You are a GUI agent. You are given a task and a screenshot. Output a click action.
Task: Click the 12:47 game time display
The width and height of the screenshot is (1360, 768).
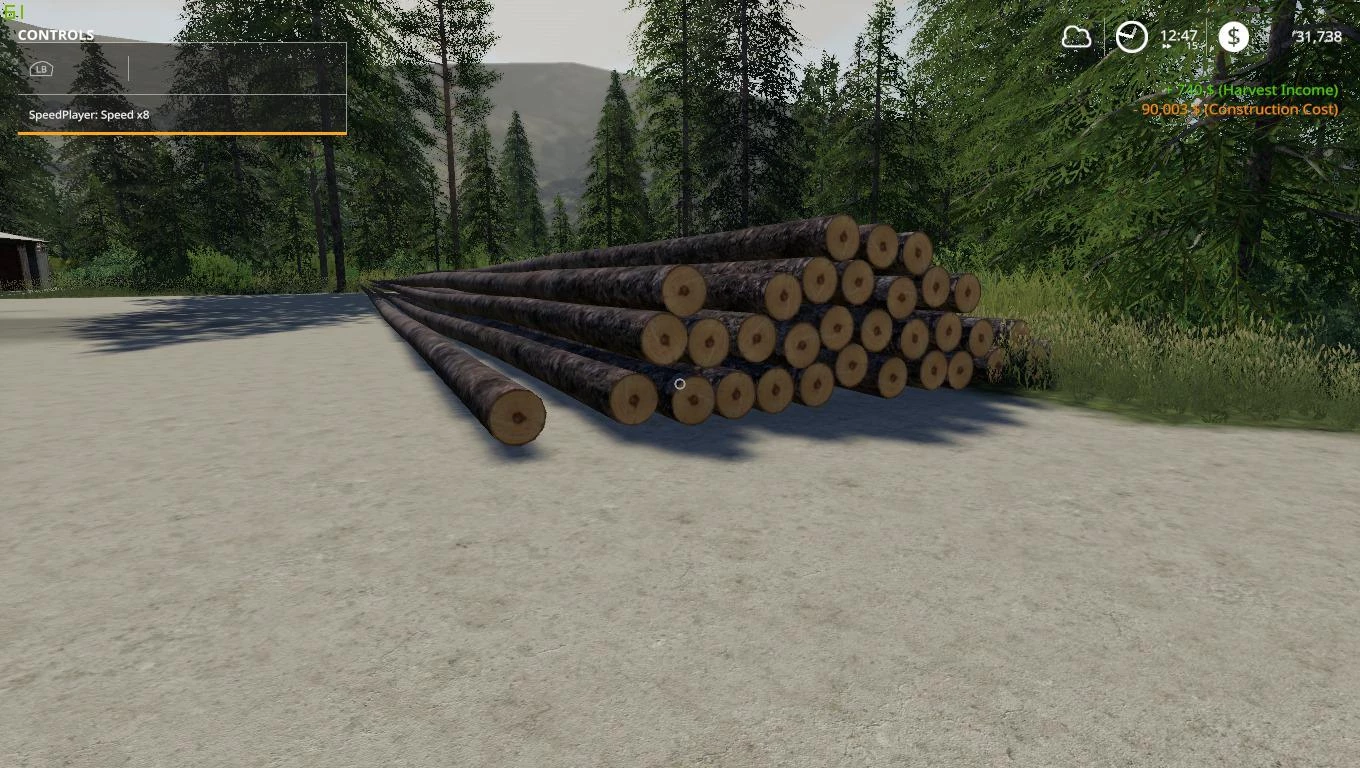tap(1180, 34)
